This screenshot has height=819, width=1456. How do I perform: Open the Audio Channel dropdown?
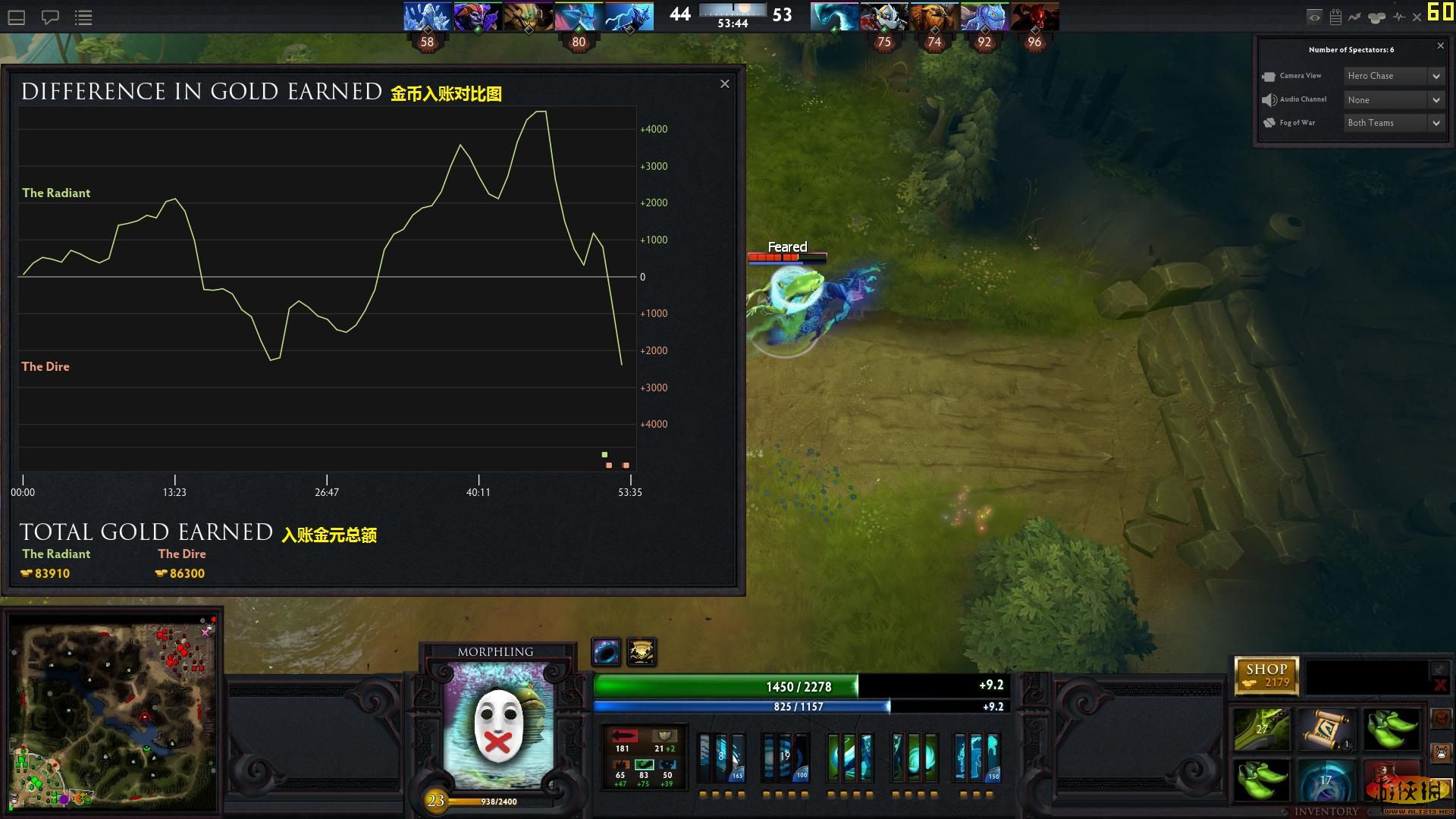point(1394,99)
